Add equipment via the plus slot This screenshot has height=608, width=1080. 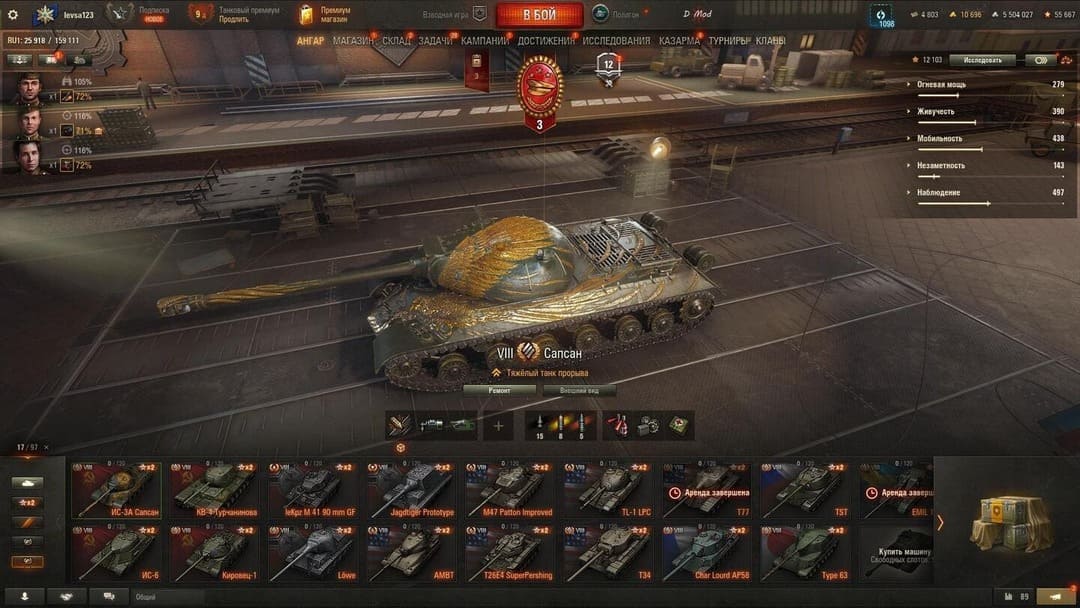coord(498,425)
